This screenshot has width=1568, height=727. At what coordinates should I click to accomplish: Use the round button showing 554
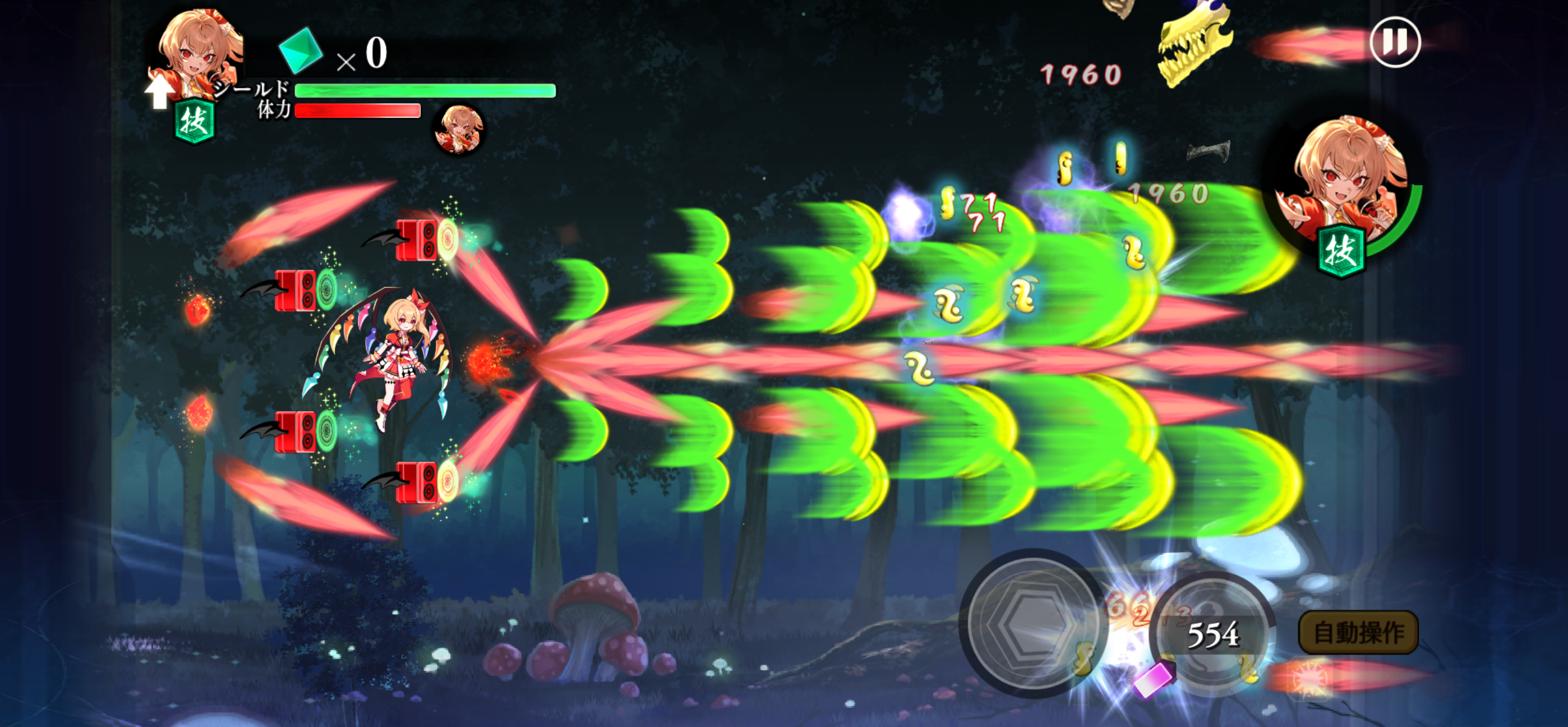pyautogui.click(x=1212, y=634)
